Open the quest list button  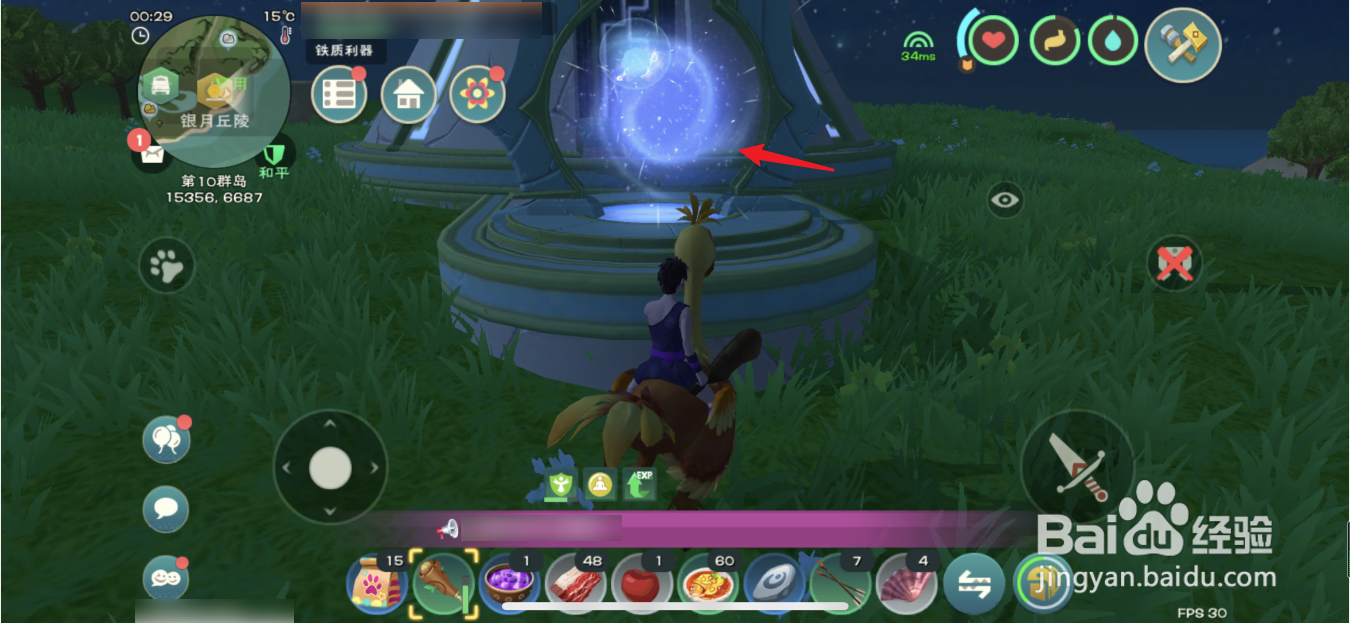tap(339, 94)
